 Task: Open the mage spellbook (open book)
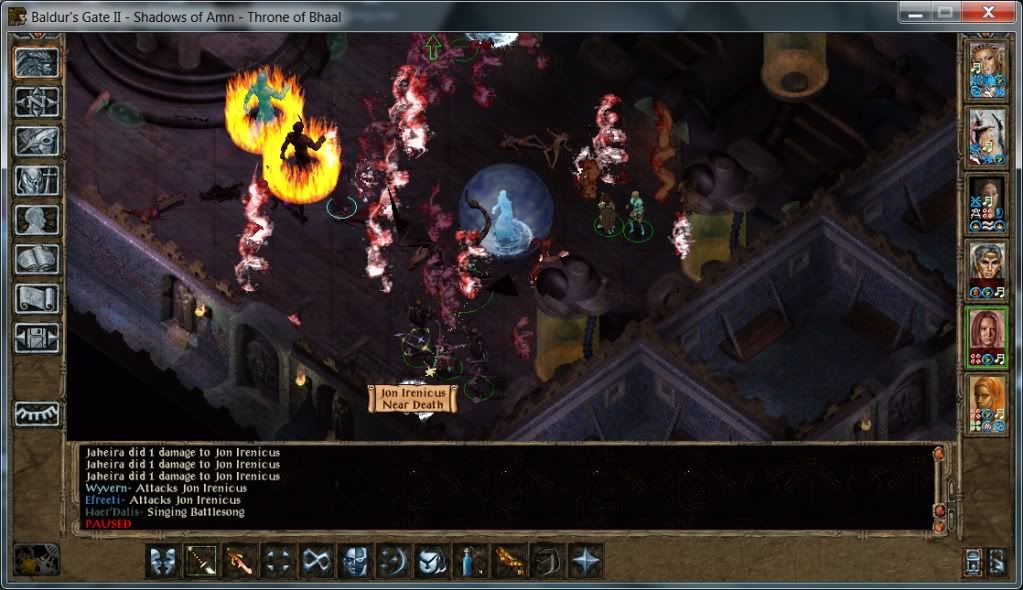pos(36,259)
